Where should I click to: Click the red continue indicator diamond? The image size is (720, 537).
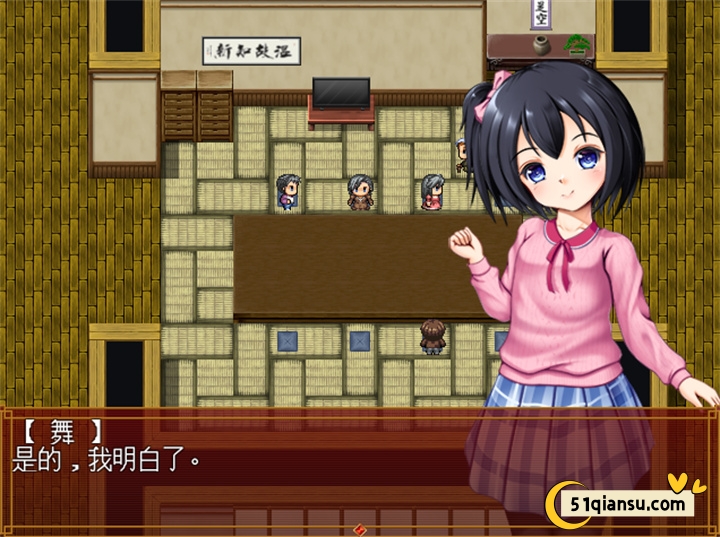point(359,529)
